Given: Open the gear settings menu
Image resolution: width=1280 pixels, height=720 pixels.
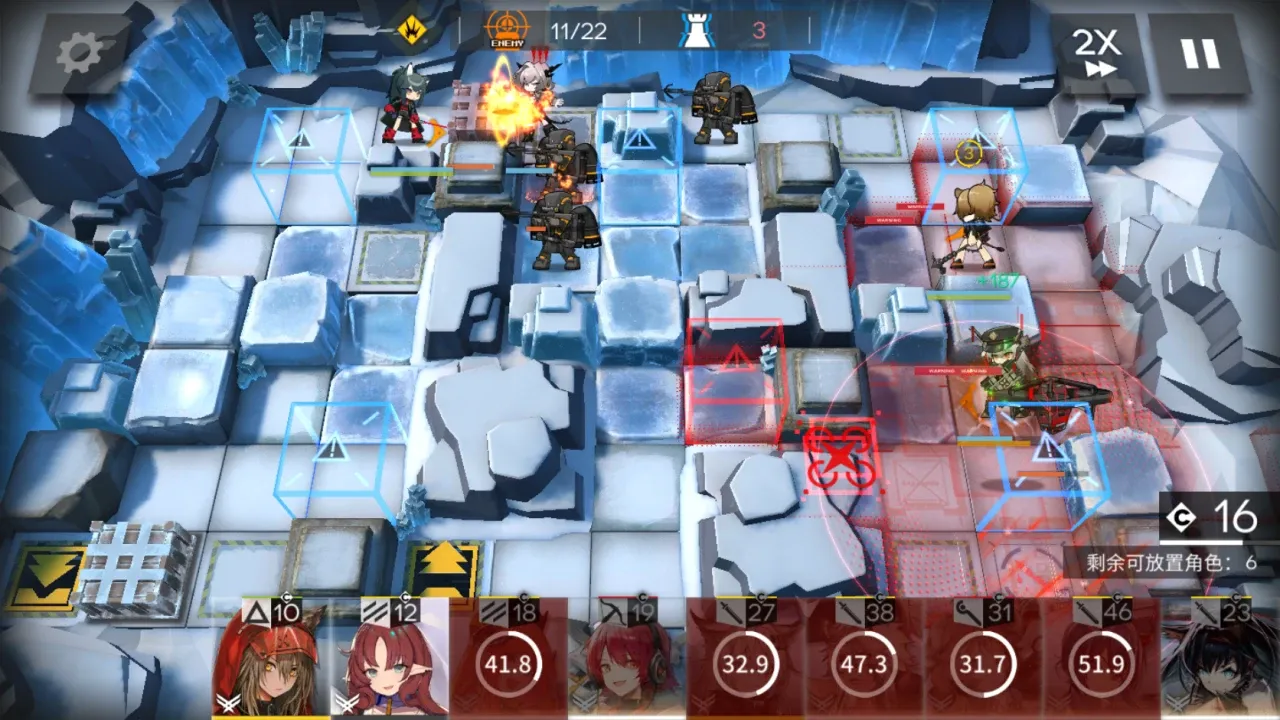Looking at the screenshot, I should pyautogui.click(x=79, y=55).
